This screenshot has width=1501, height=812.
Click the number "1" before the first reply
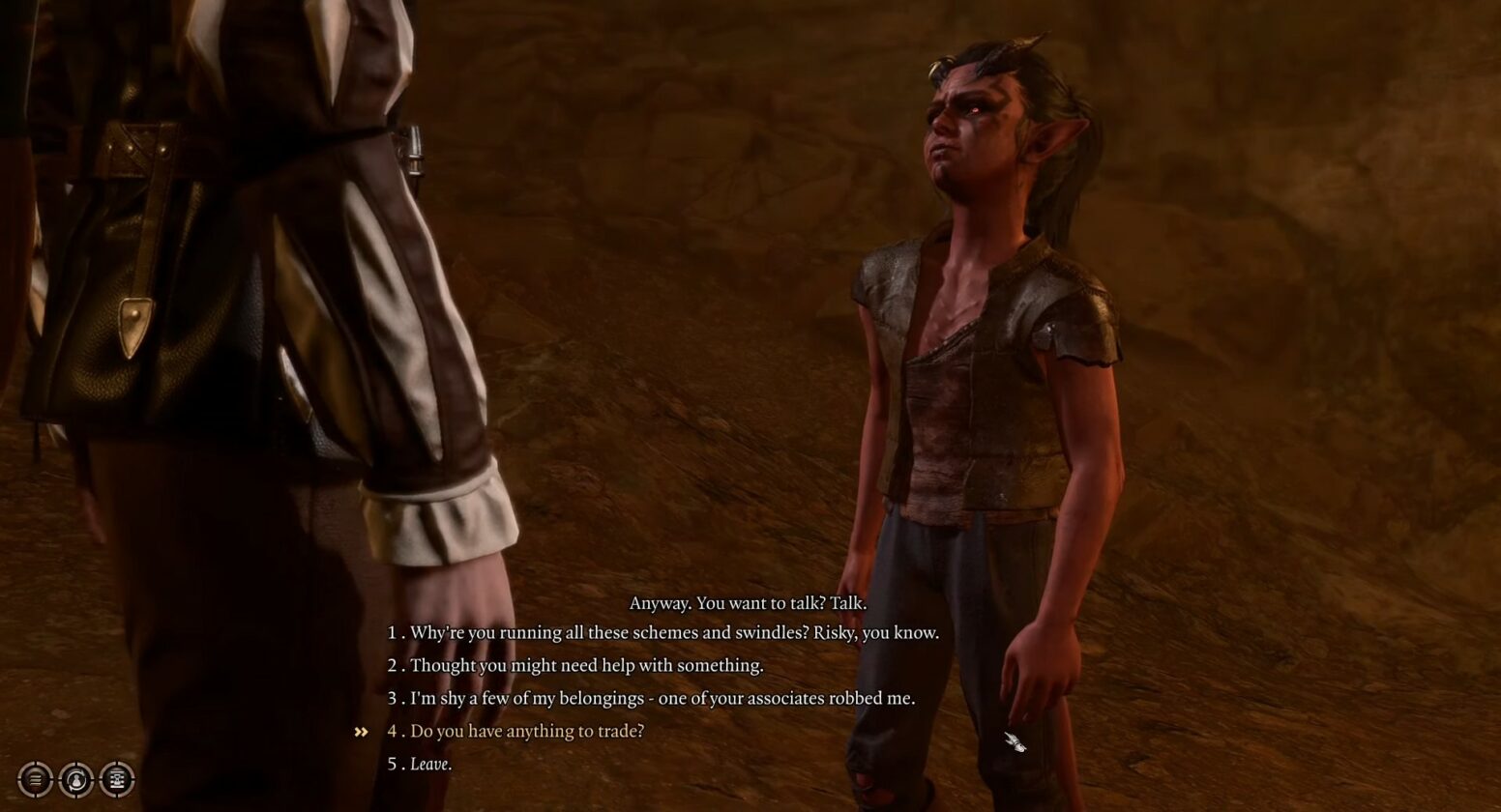(x=391, y=633)
